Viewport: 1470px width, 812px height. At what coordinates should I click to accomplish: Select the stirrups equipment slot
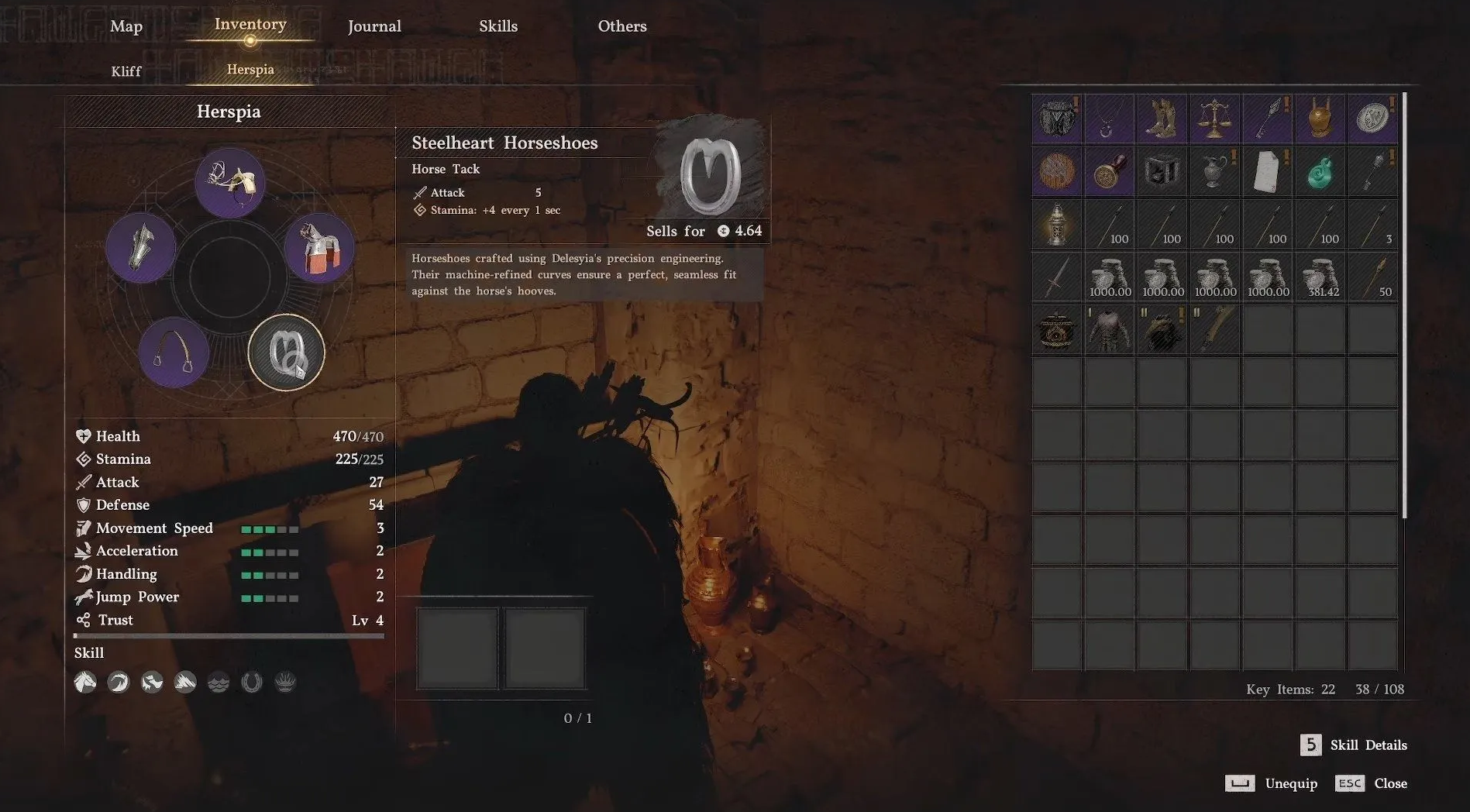tap(174, 352)
